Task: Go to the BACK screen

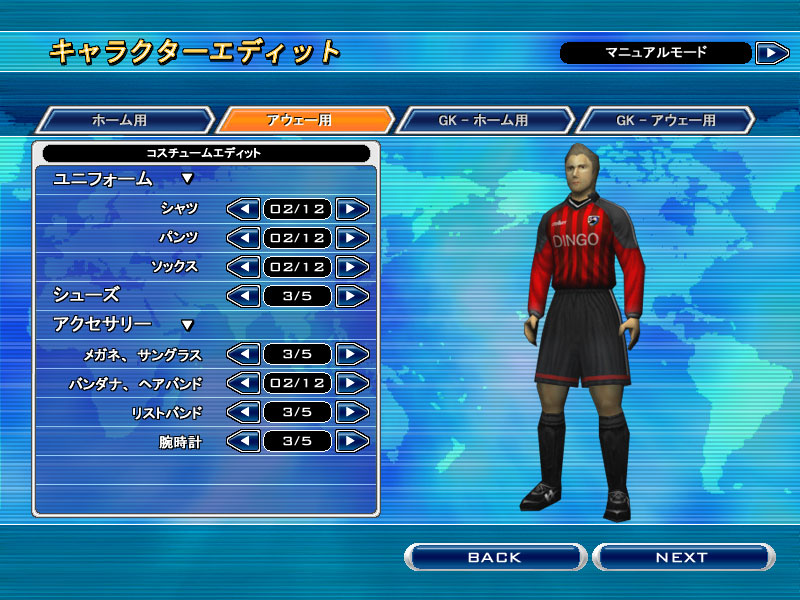Action: 494,557
